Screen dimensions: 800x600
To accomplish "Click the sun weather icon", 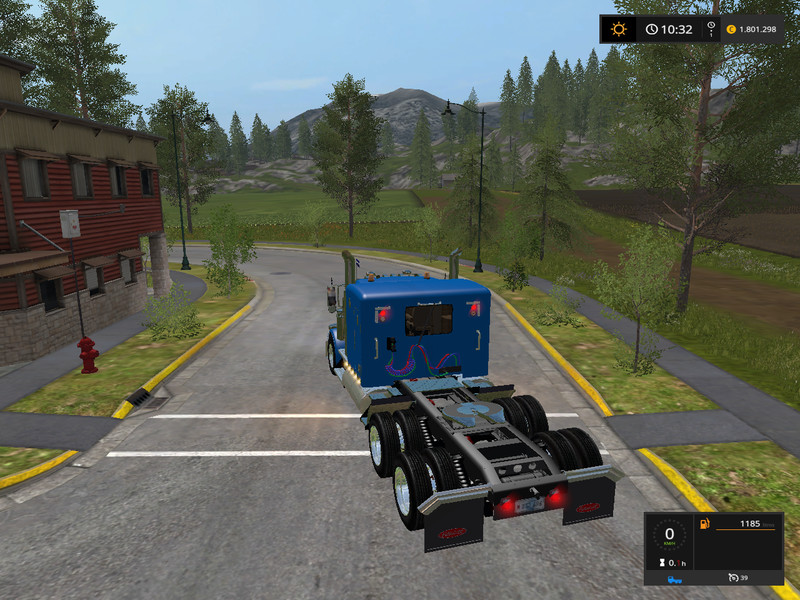I will (619, 29).
